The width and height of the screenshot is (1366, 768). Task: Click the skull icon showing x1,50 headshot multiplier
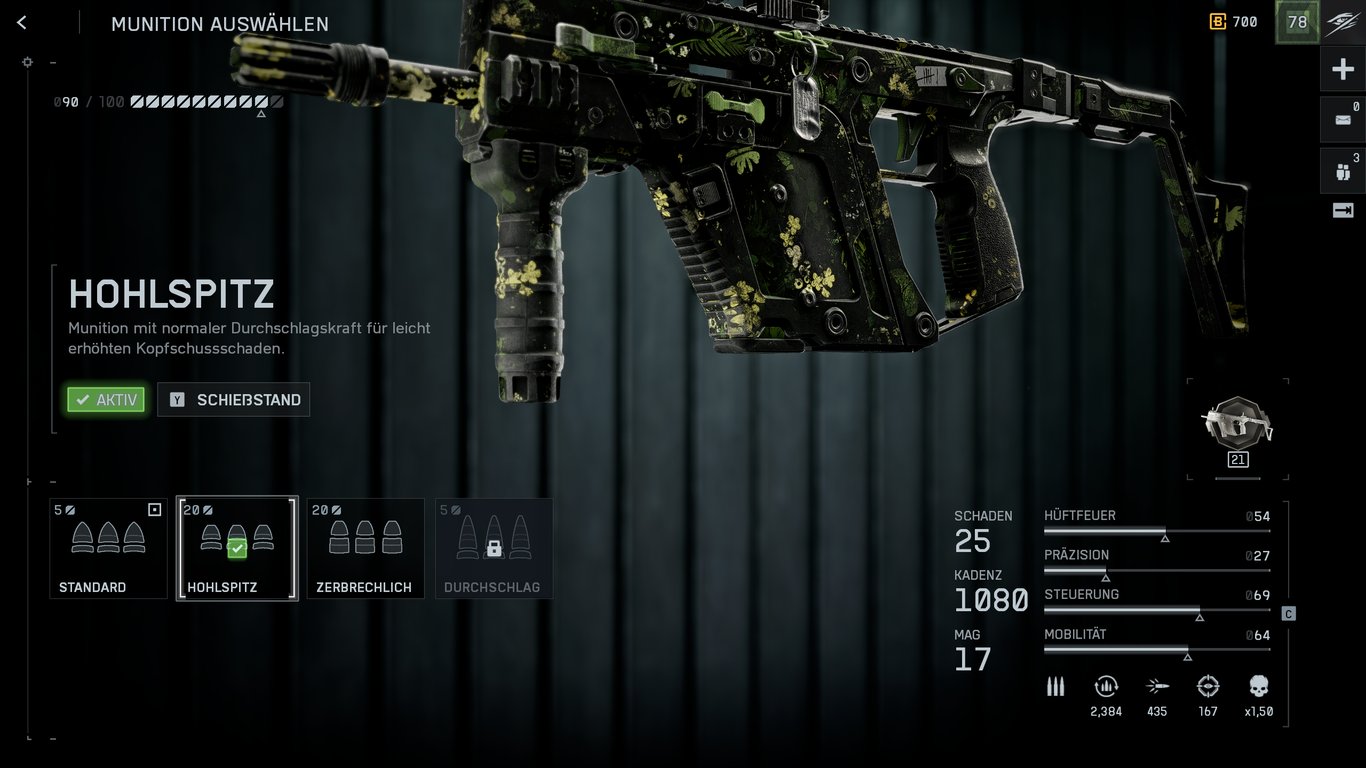[x=1257, y=688]
